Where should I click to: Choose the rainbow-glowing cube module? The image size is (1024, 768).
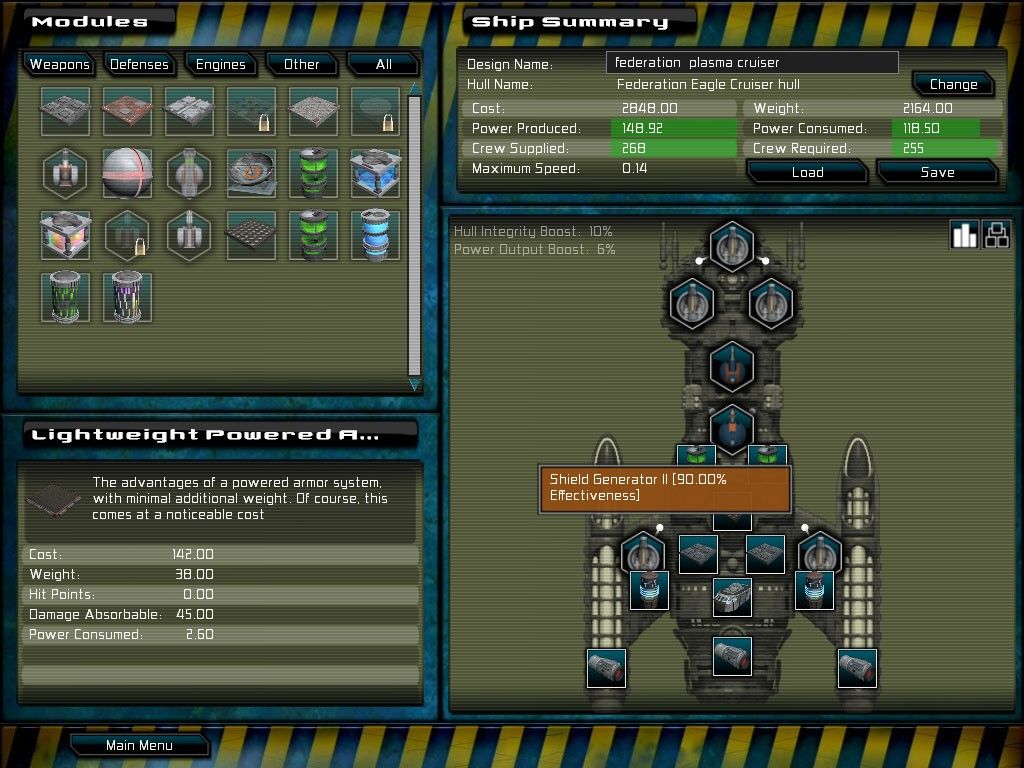click(66, 235)
